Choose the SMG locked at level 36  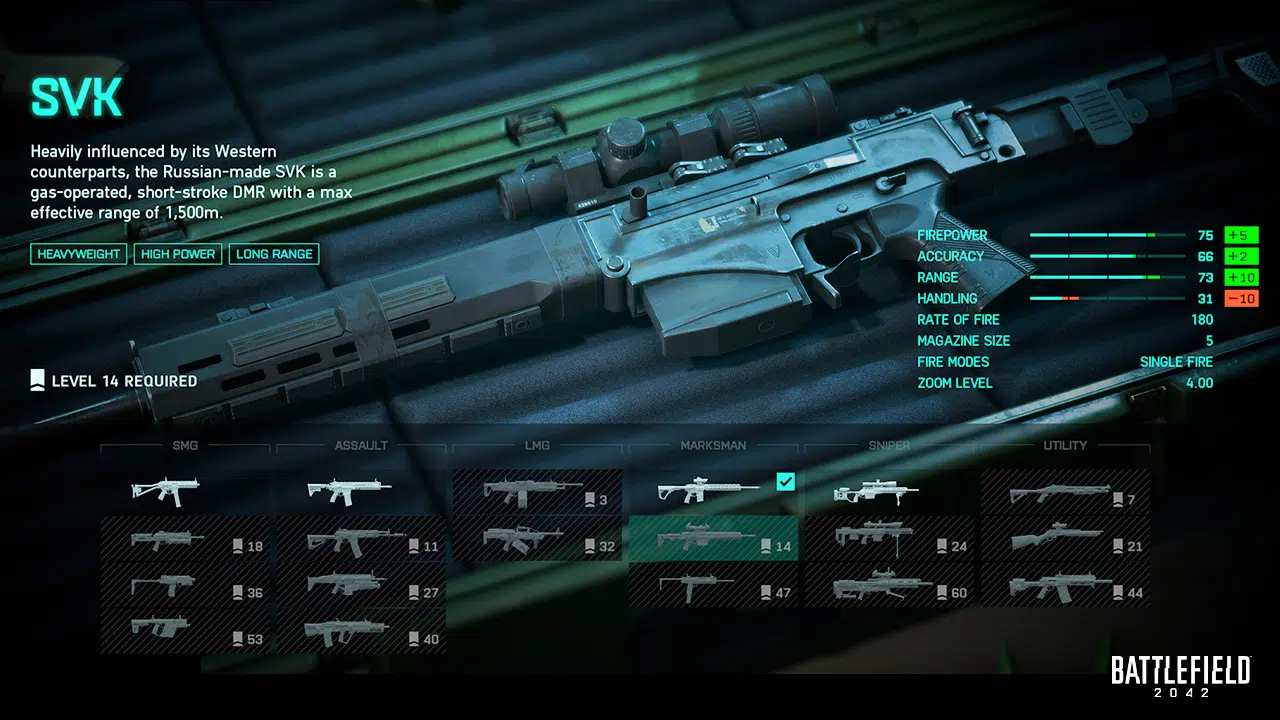coord(186,586)
